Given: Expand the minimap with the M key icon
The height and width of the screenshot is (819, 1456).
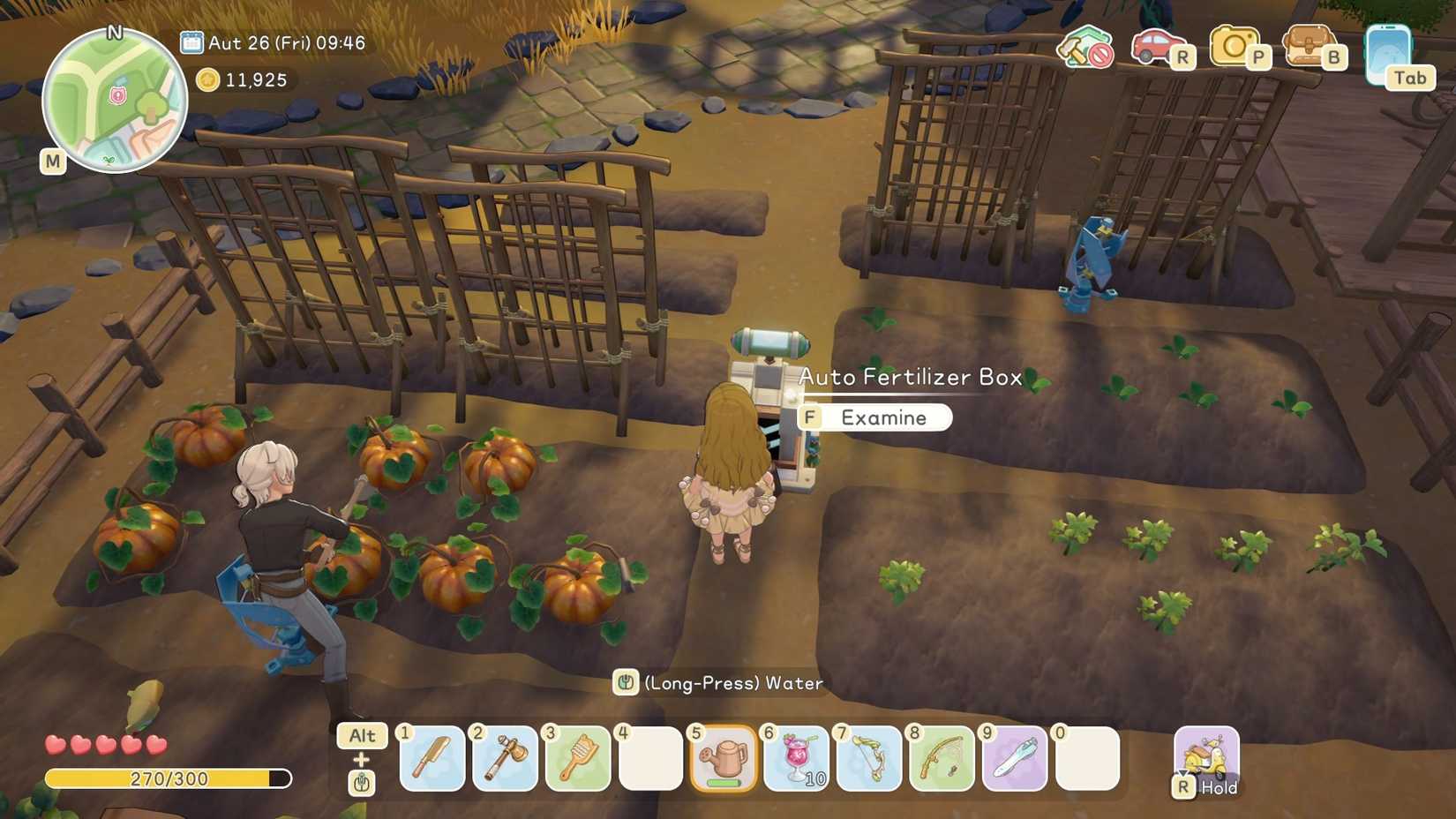Looking at the screenshot, I should 54,162.
